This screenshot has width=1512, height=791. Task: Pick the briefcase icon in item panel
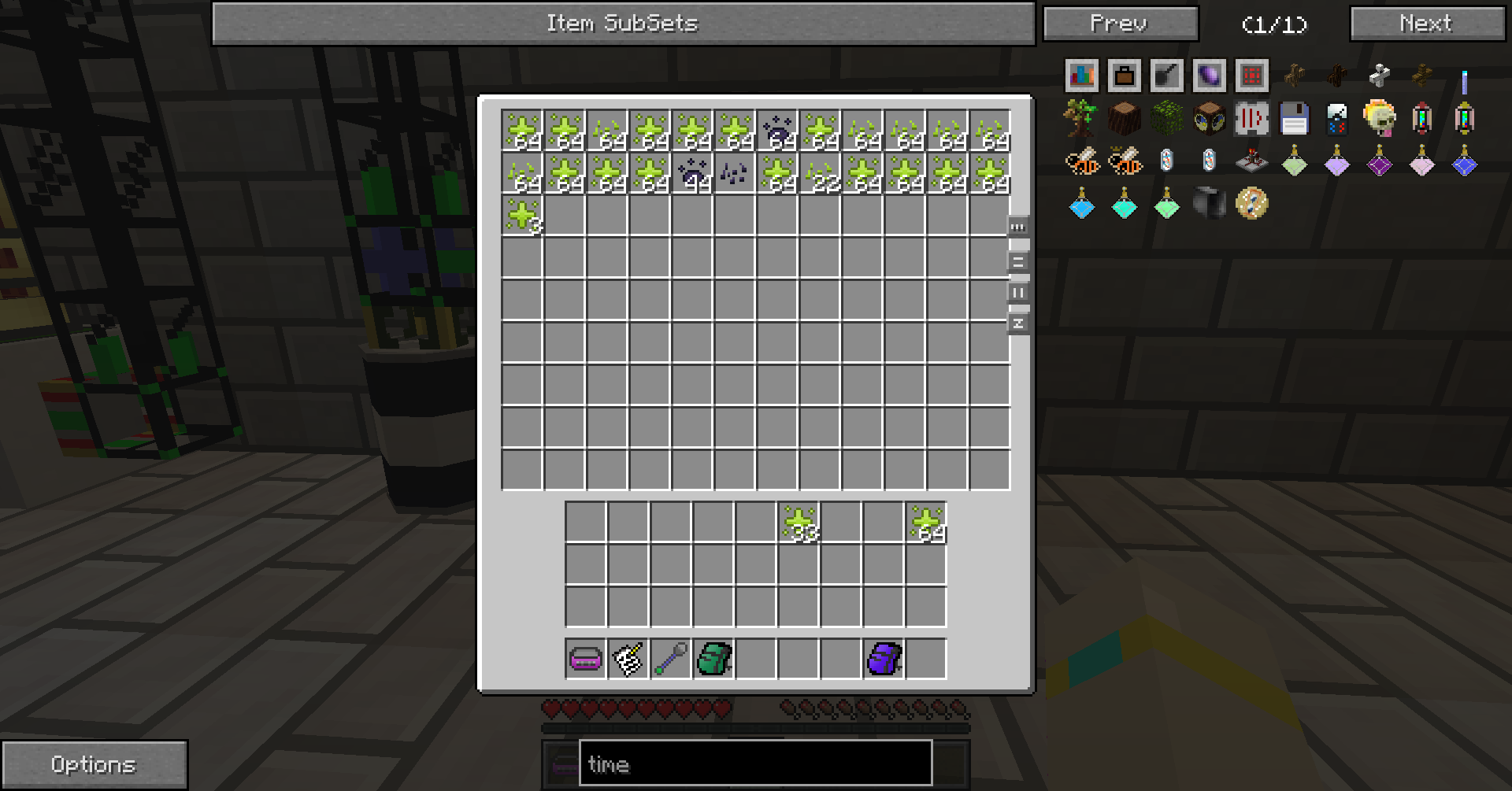coord(1124,76)
